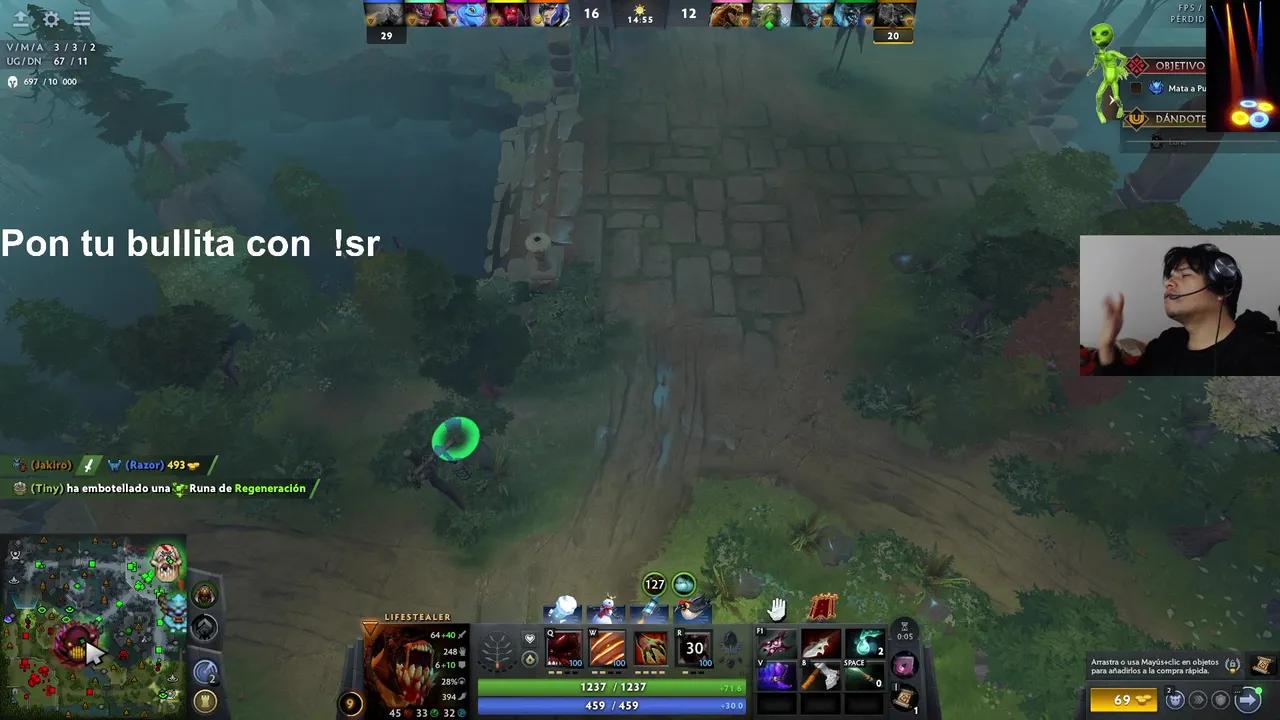Activate Lifestealer's ultimate ability Infest
1280x720 pixels.
[x=692, y=650]
